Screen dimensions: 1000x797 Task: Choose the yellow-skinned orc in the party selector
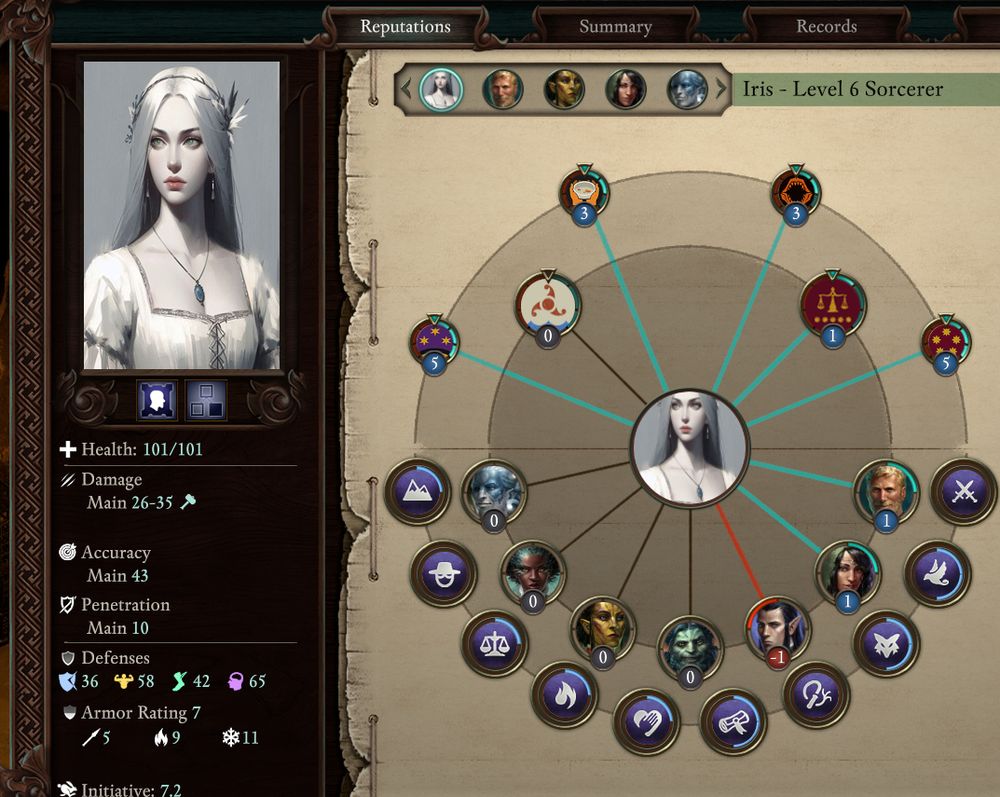pyautogui.click(x=564, y=89)
